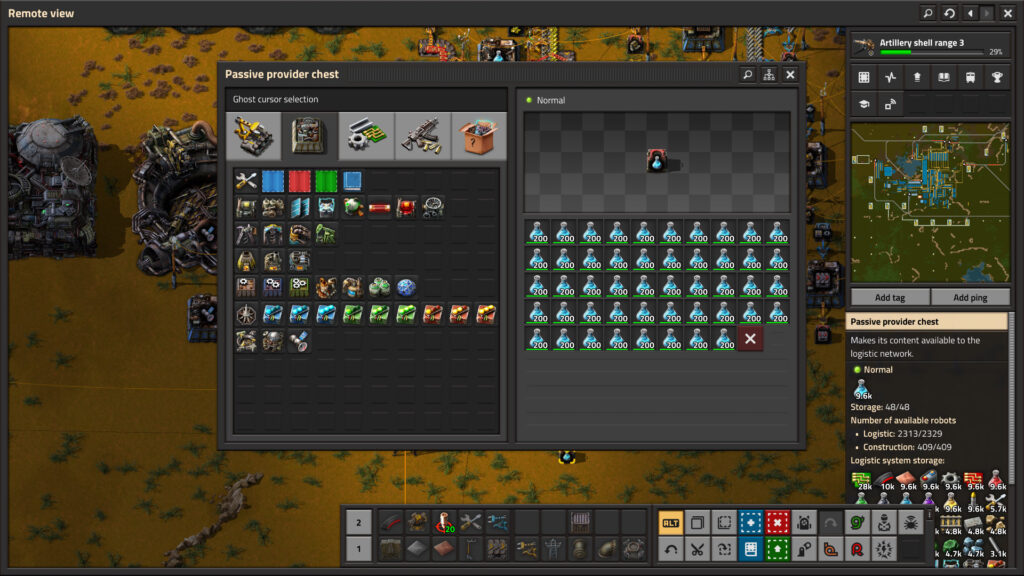Close the Passive provider chest window
Viewport: 1024px width, 576px height.
coord(790,75)
